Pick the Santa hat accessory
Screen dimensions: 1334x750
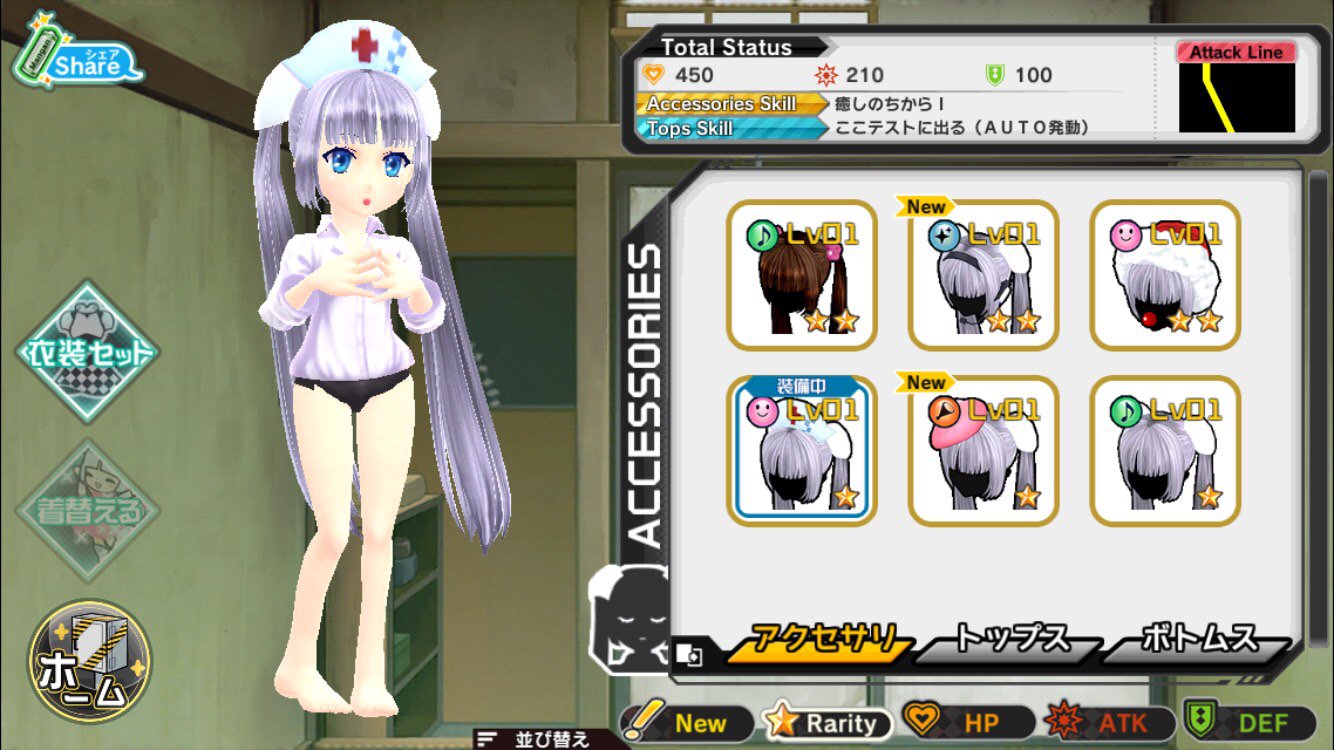[x=1165, y=275]
